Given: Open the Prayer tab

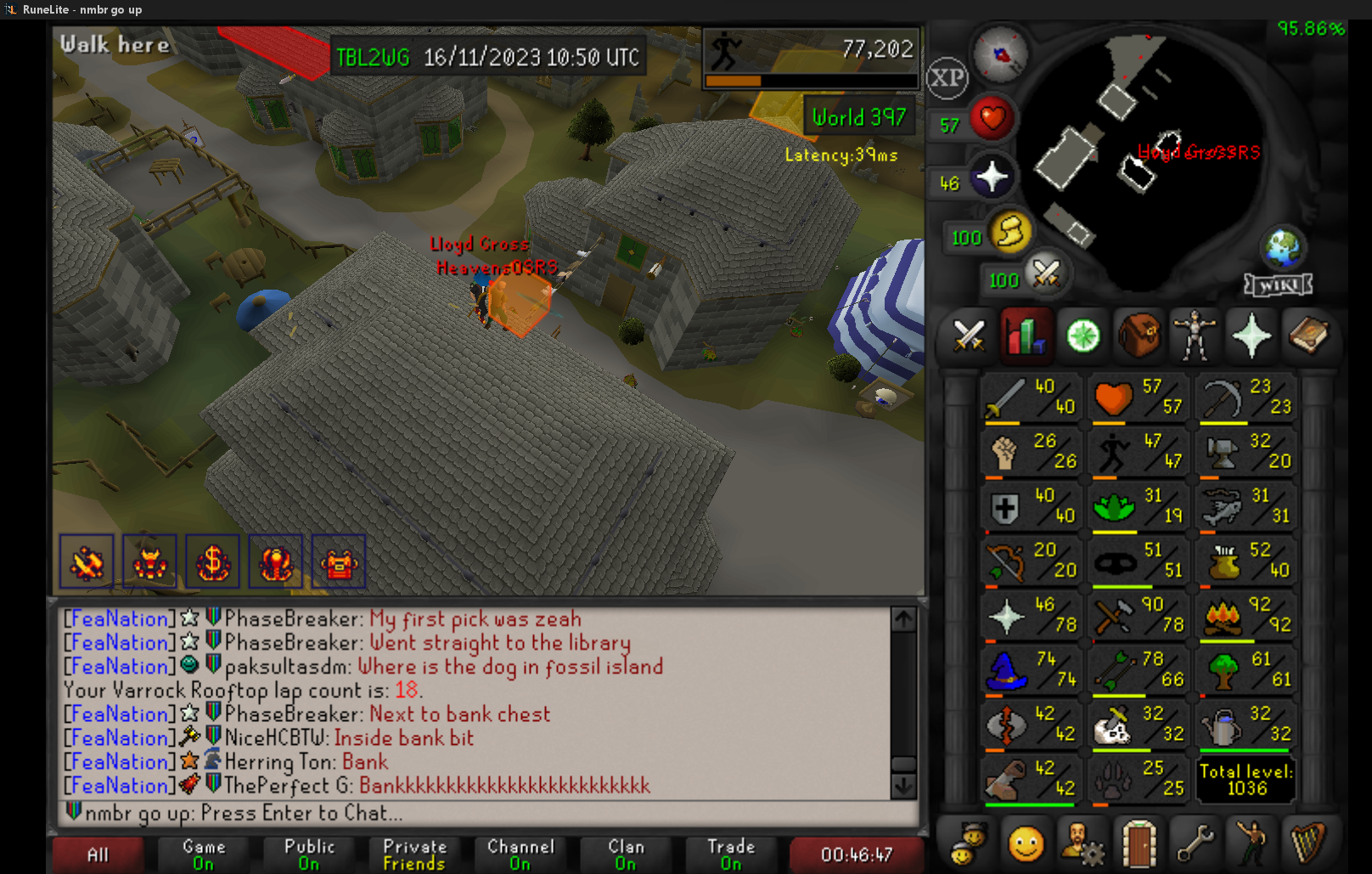Looking at the screenshot, I should tap(1251, 336).
